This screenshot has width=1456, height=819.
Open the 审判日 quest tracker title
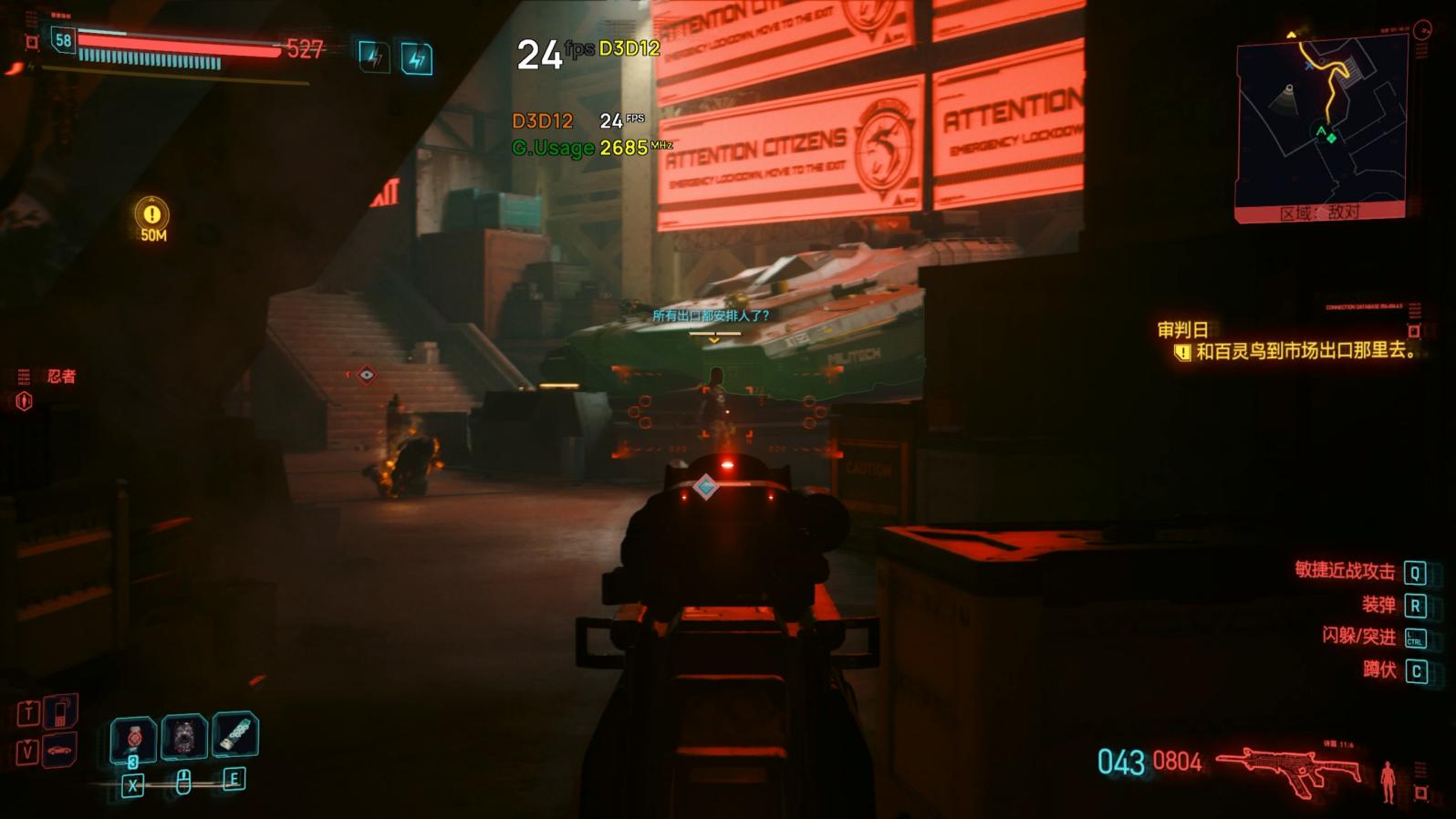tap(1182, 330)
